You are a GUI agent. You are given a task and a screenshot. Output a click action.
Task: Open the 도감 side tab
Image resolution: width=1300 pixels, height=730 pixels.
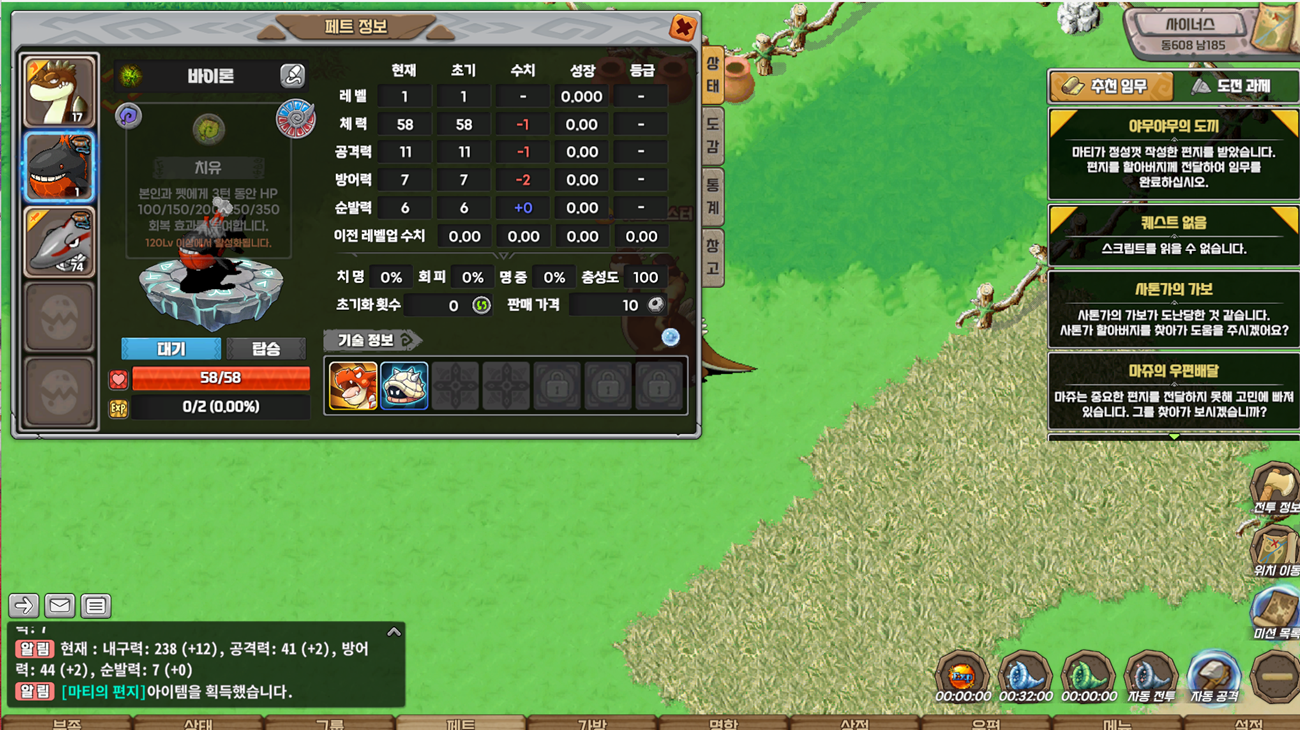point(712,135)
